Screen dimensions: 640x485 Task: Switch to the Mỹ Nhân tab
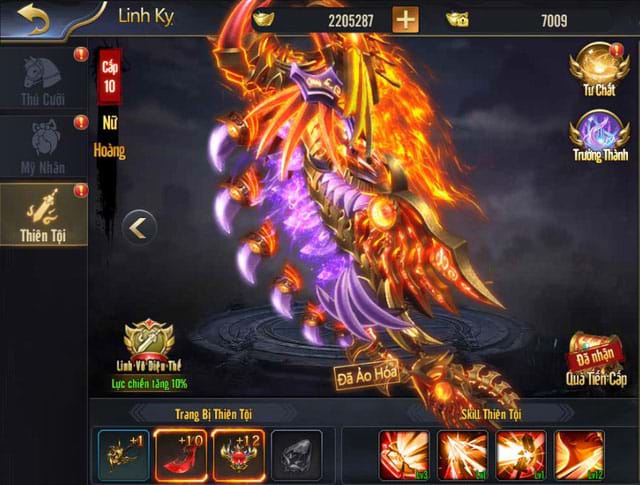click(x=42, y=148)
